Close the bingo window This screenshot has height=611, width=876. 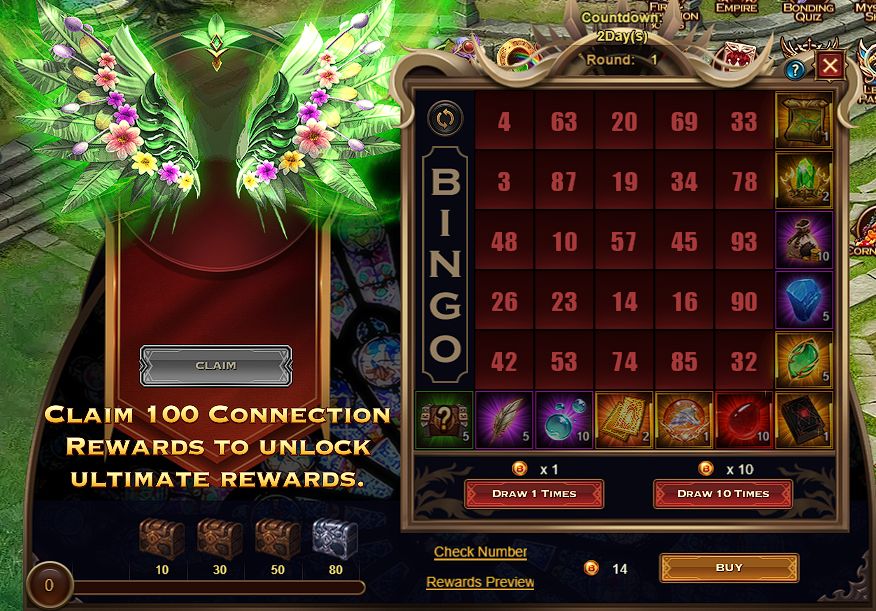(829, 67)
